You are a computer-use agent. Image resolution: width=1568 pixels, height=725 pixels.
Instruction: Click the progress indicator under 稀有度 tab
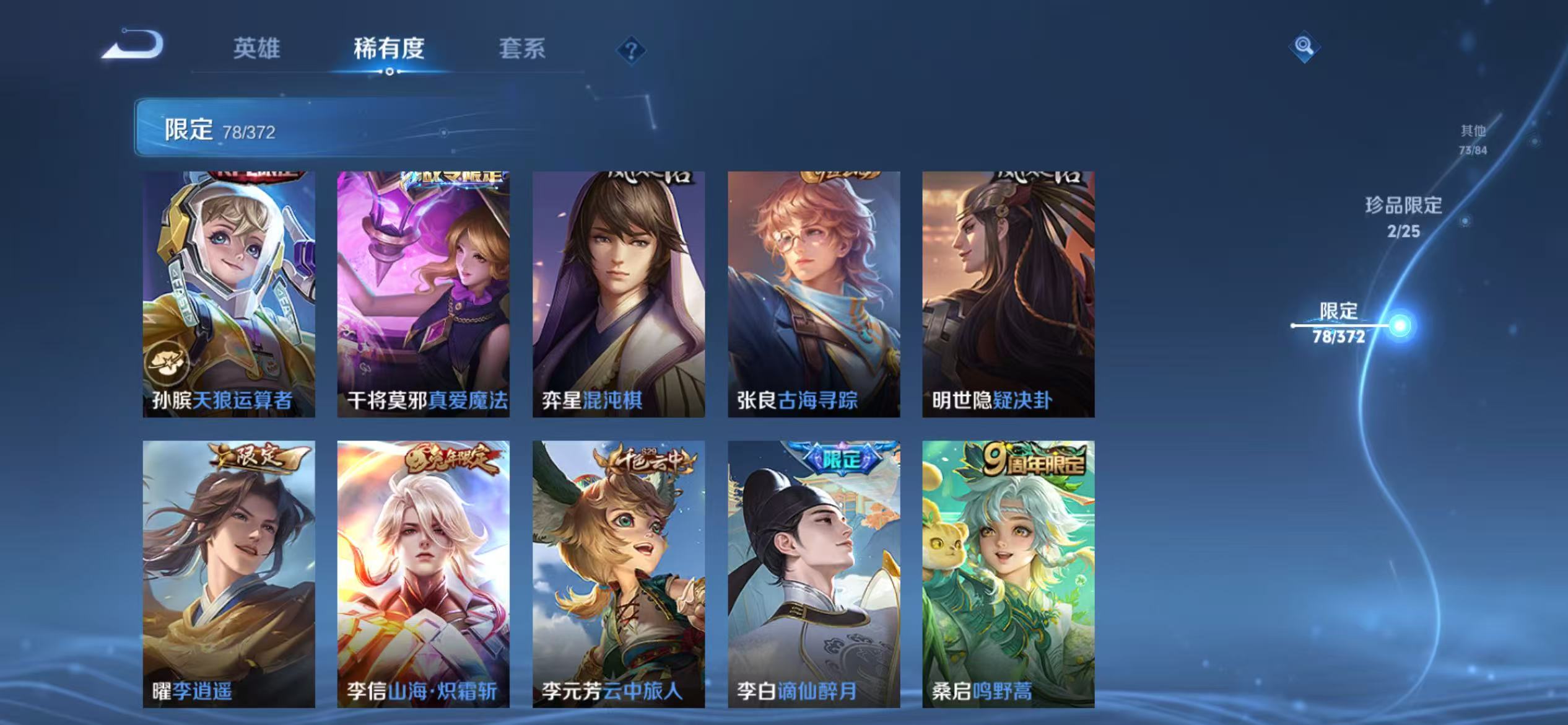(x=390, y=72)
